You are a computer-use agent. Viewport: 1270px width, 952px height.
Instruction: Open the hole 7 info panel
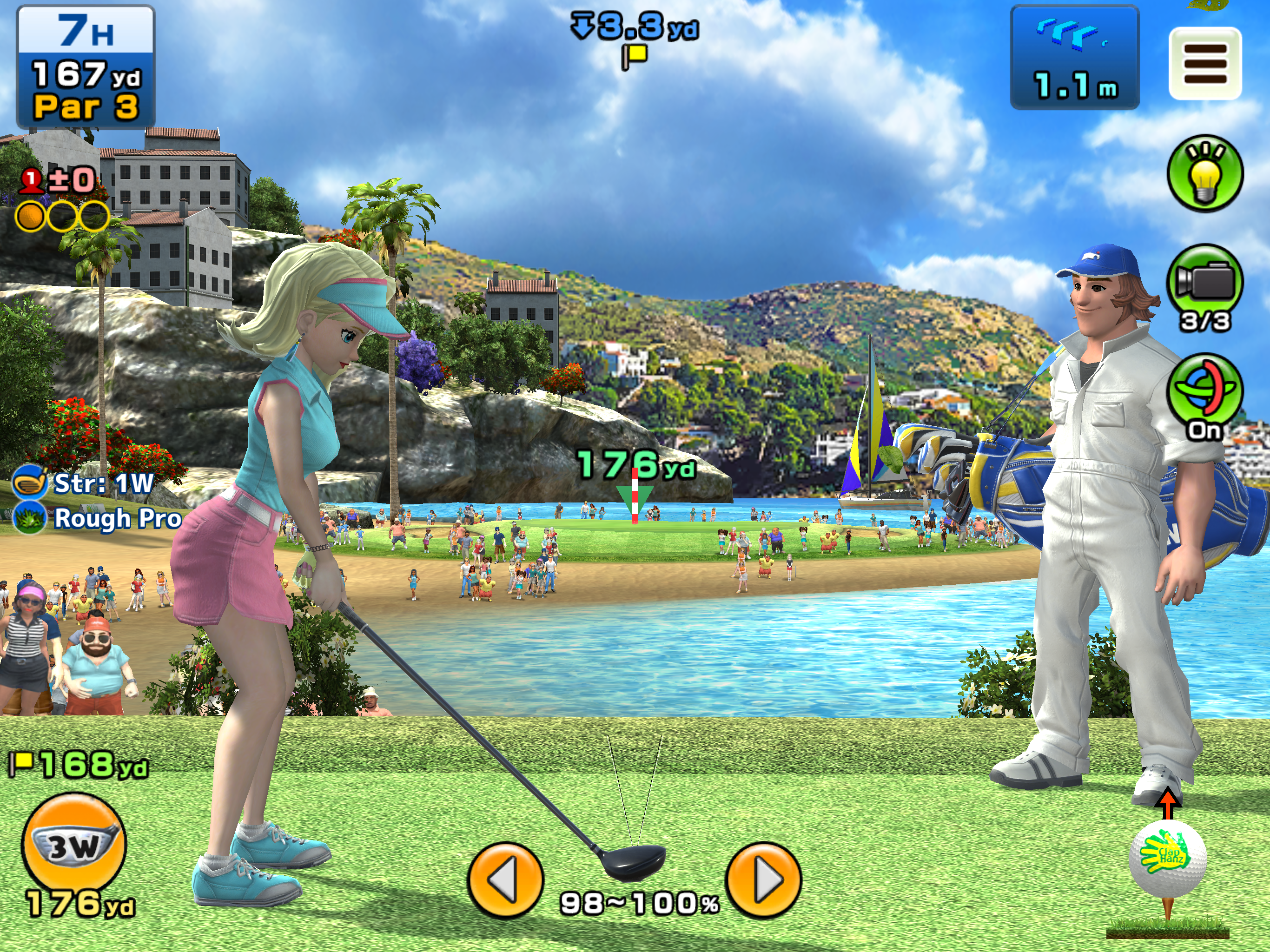tap(86, 66)
